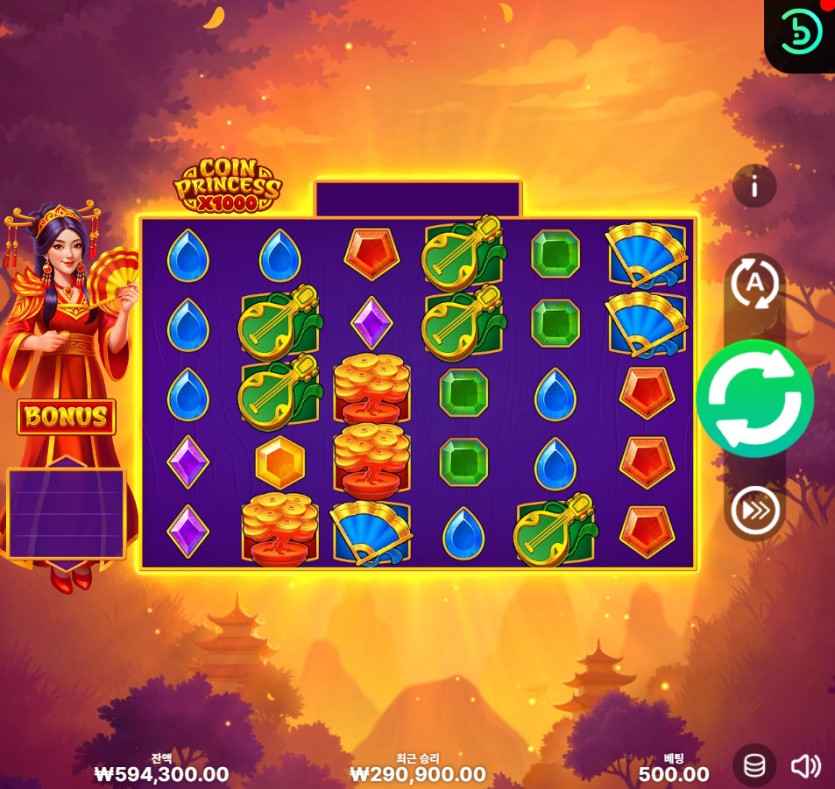Enable autoplay mode

pyautogui.click(x=755, y=284)
